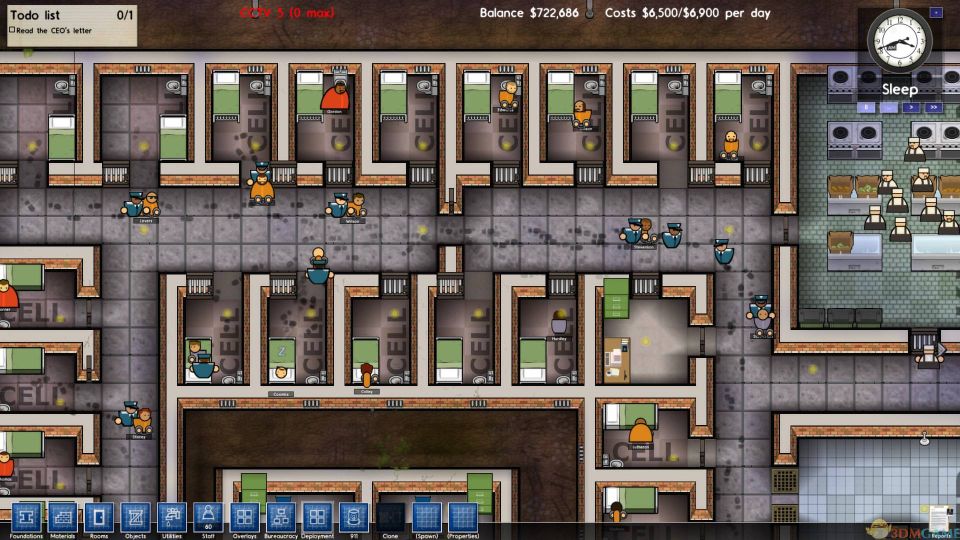Viewport: 960px width, 540px height.
Task: Open the (Properties) debug menu
Action: (462, 517)
